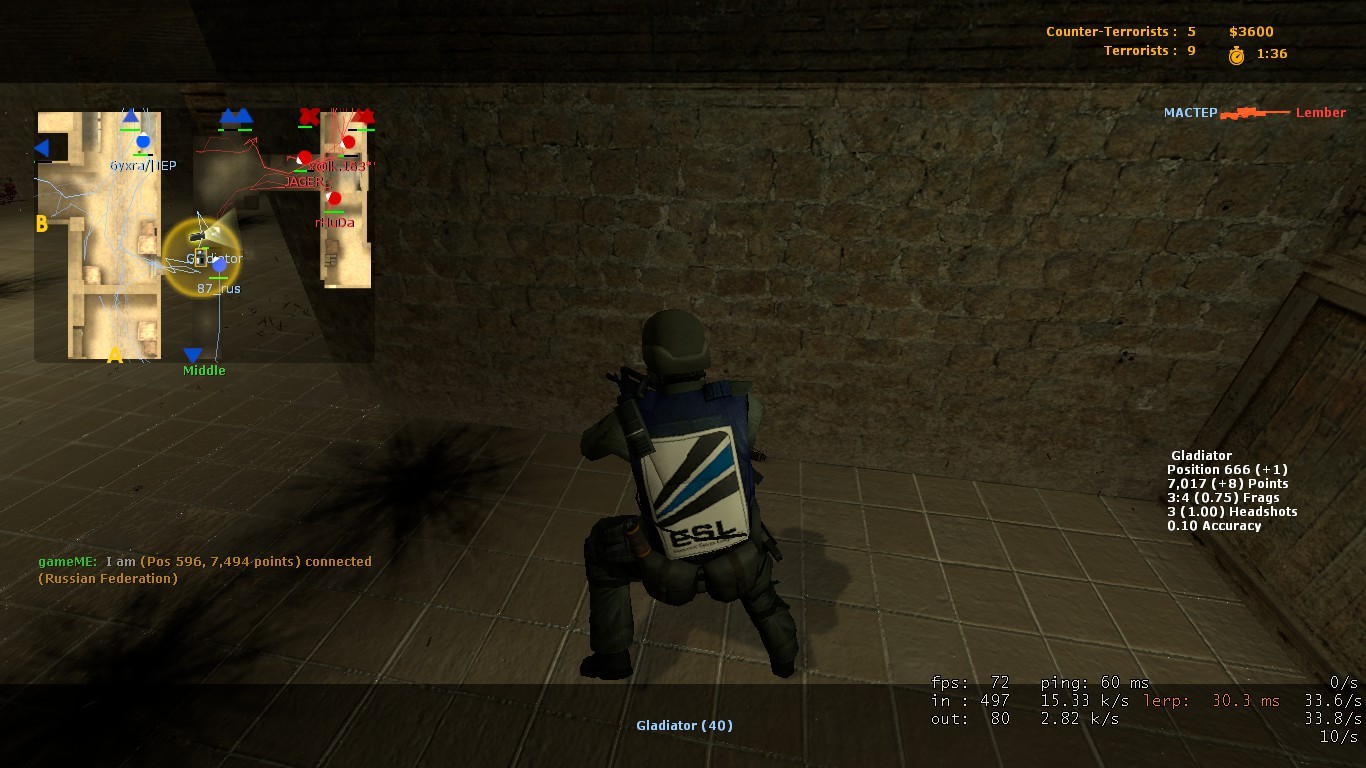The height and width of the screenshot is (768, 1366).
Task: Select the blue double-triangle marker atop the radar
Action: (x=236, y=115)
